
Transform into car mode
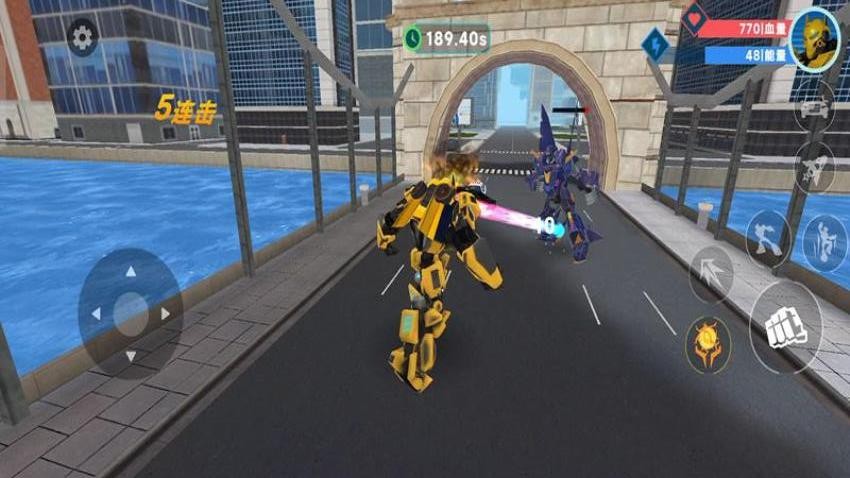[814, 105]
